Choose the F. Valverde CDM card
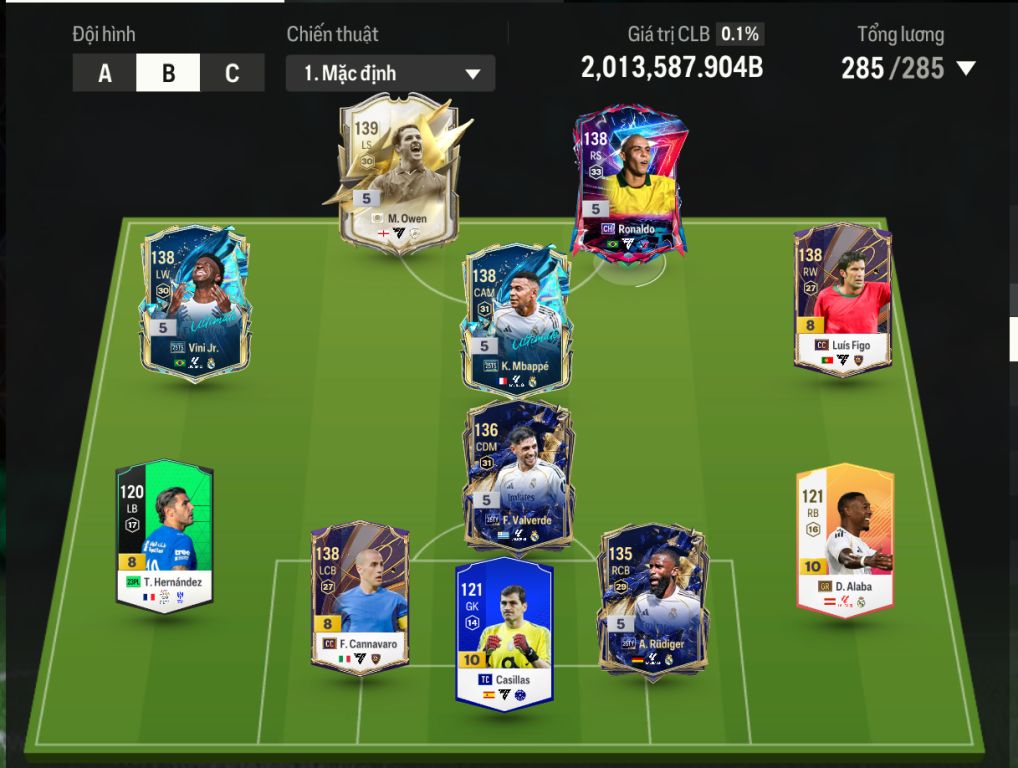 click(517, 475)
